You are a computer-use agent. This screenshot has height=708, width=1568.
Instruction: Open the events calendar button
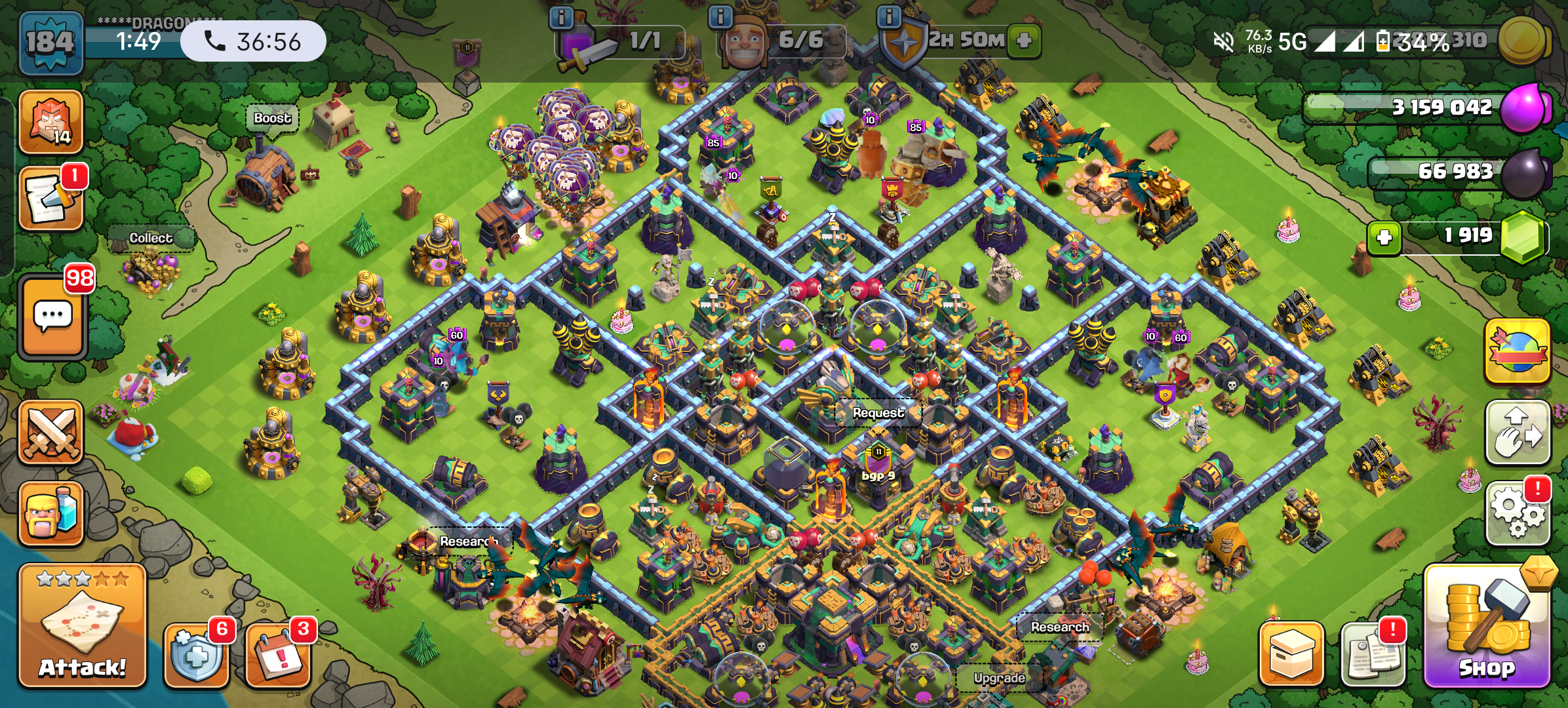coord(278,654)
